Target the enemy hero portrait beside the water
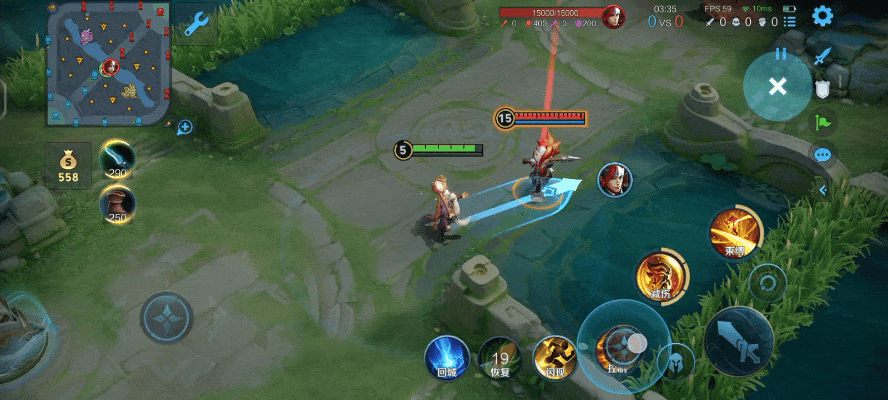 [x=615, y=180]
